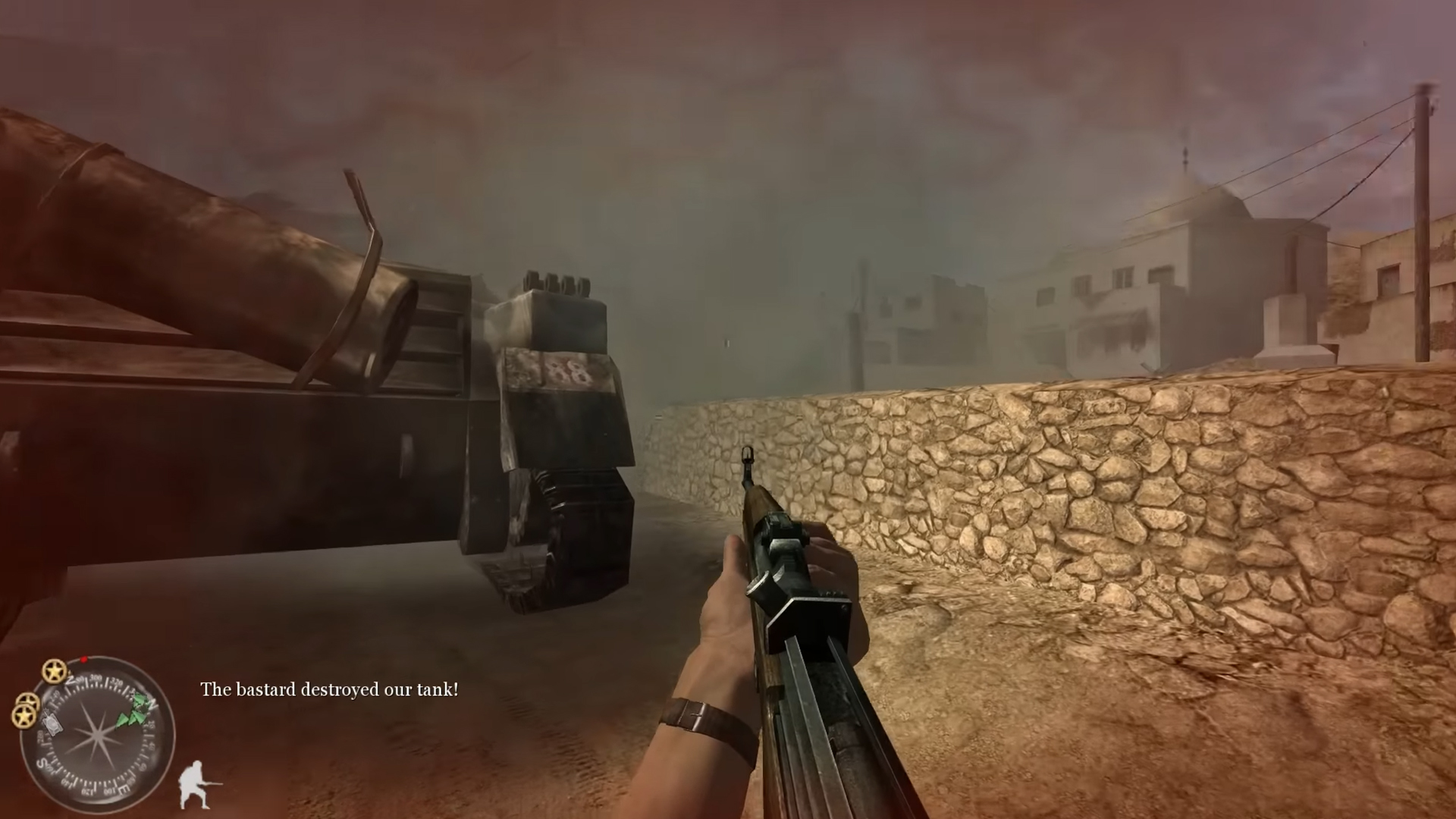Select the top objective star marker
The image size is (1456, 819).
click(53, 671)
